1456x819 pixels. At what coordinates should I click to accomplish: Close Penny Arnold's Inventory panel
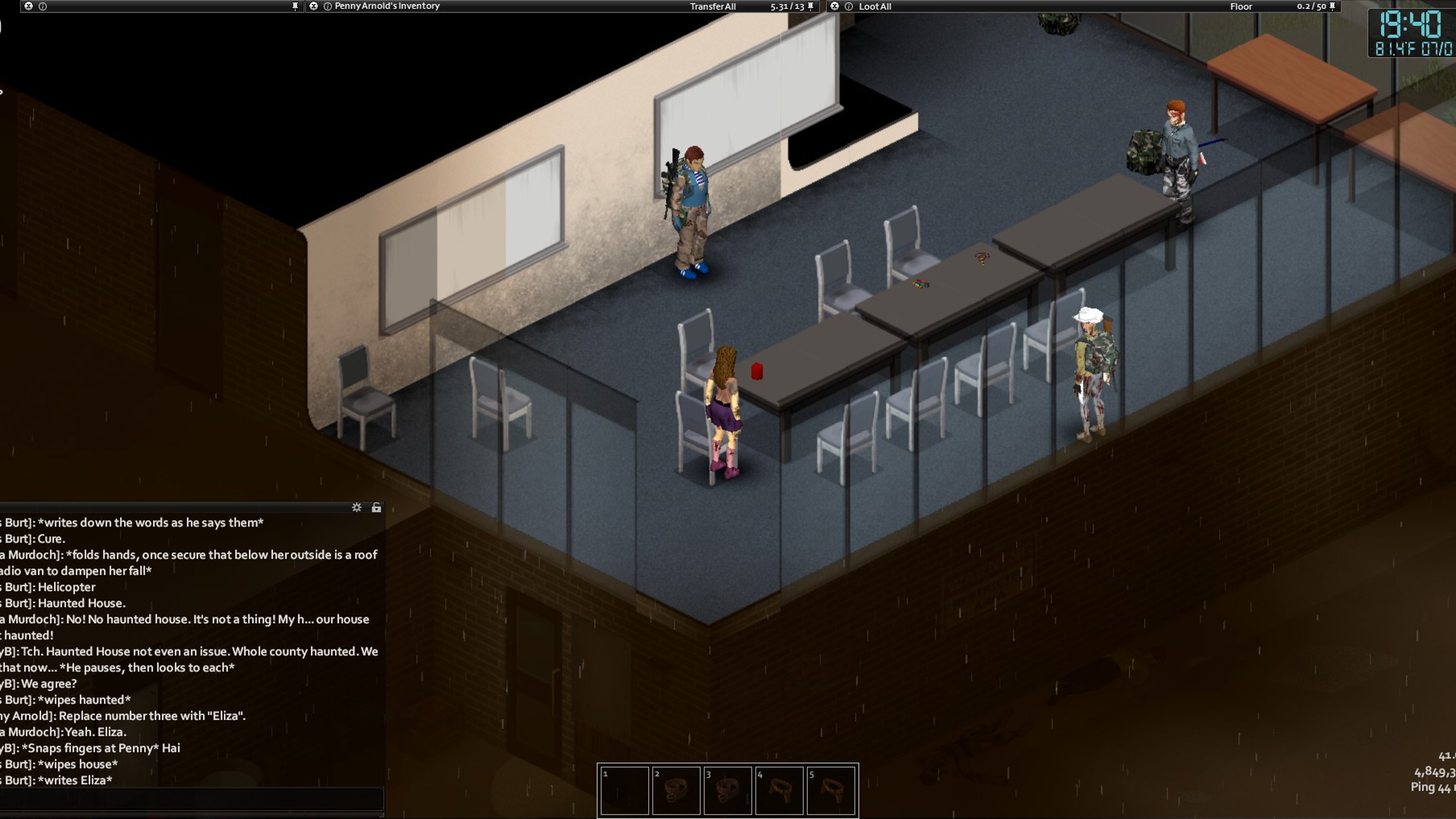314,6
